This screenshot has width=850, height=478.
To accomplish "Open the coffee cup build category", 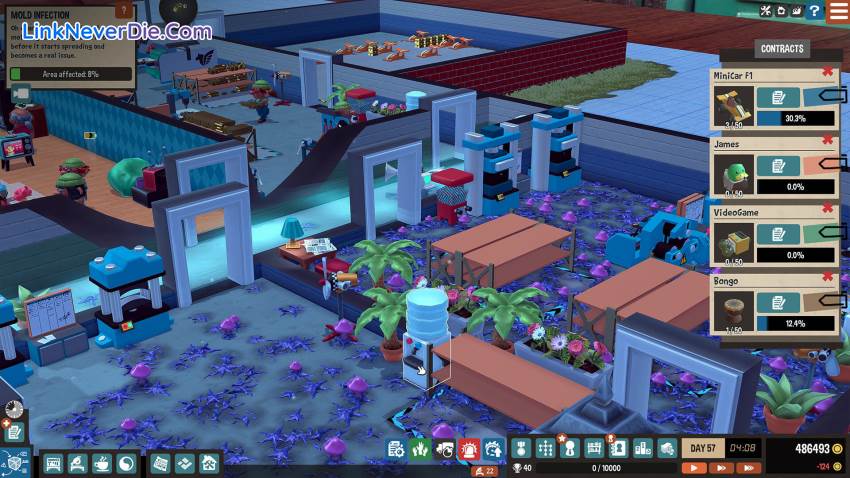I will (102, 463).
